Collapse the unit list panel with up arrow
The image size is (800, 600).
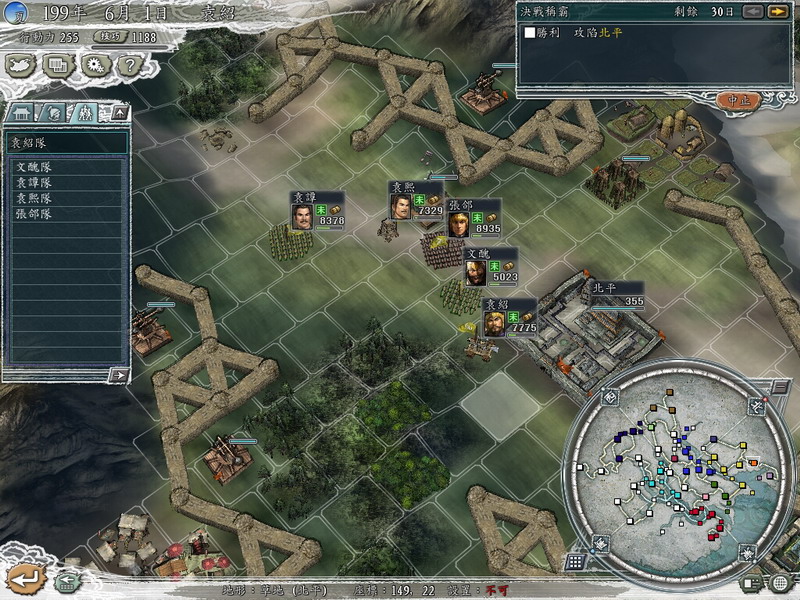(x=118, y=112)
